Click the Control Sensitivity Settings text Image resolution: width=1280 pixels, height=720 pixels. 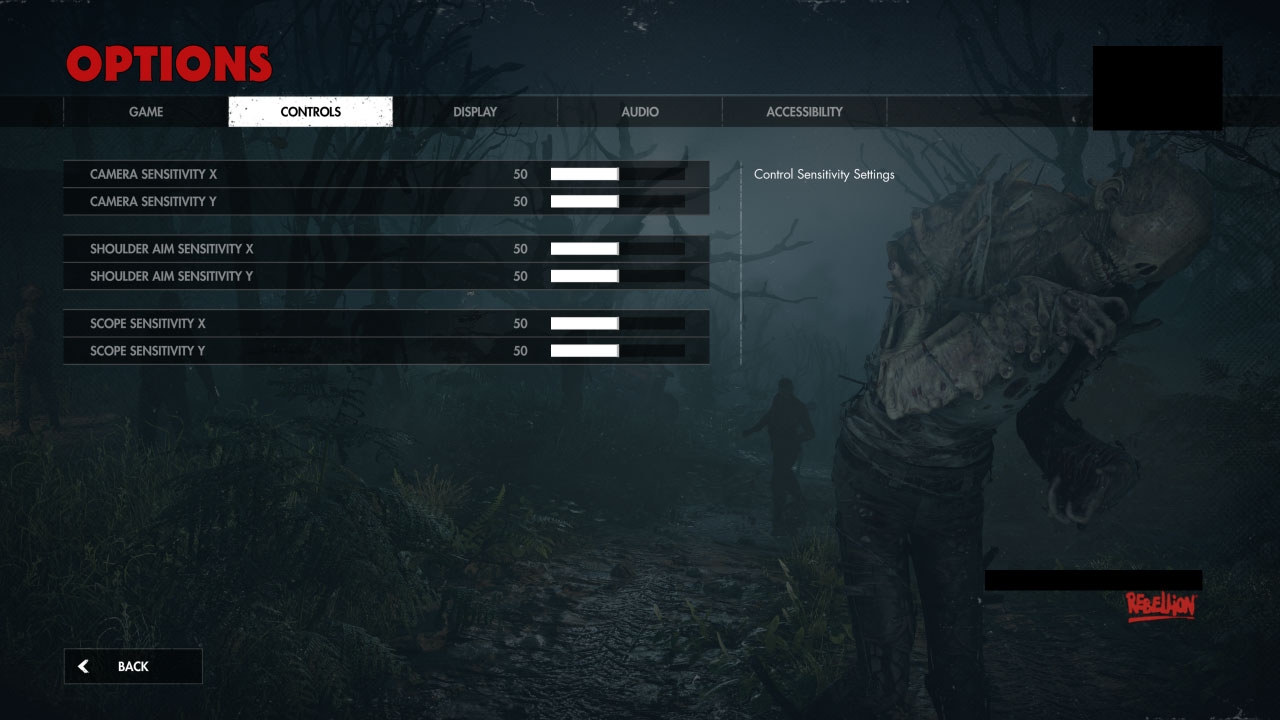point(822,174)
